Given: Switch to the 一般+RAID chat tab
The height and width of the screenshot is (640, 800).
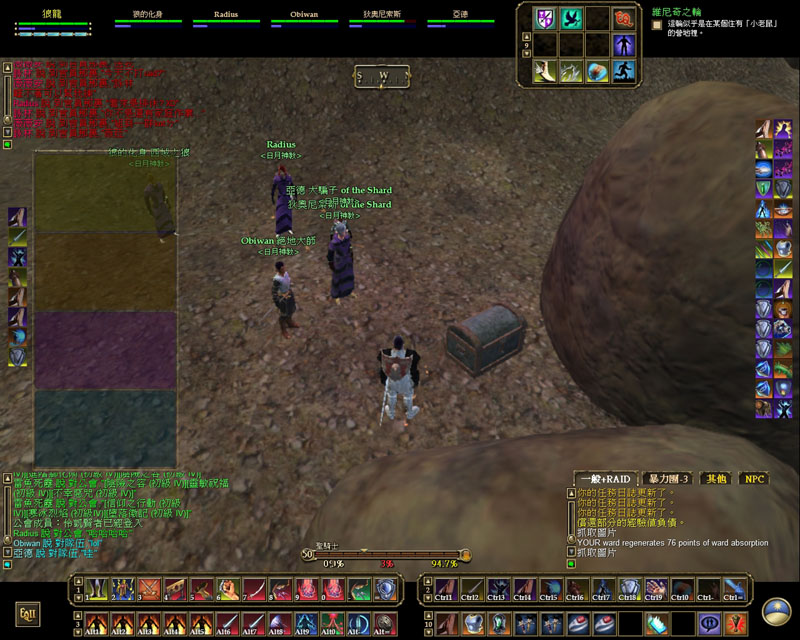Looking at the screenshot, I should pos(603,478).
